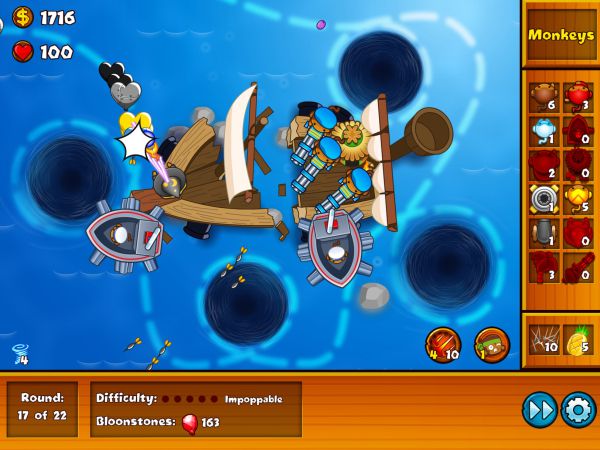Choose the dart monkey tower slot
600x450 pixels.
pos(544,97)
